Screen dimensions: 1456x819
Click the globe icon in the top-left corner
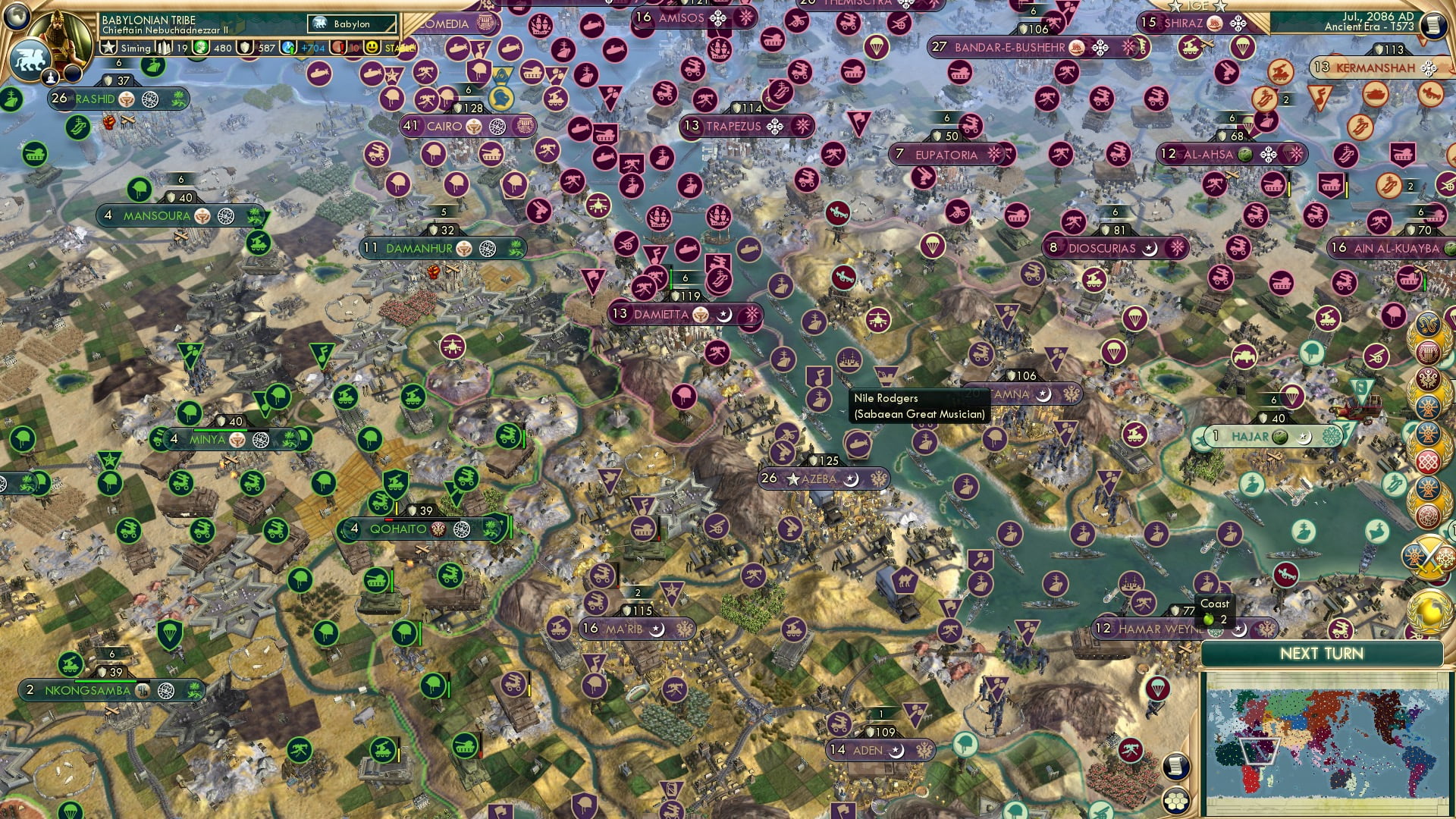click(17, 15)
